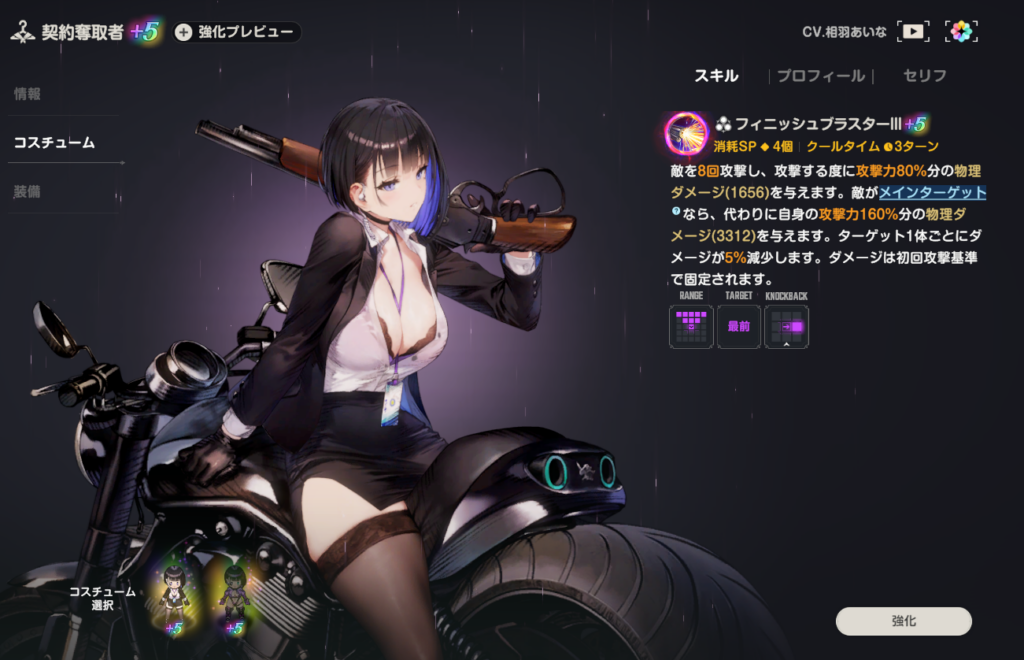Screen dimensions: 1024x660
Task: Open the メインターゲット keyword link
Action: [x=932, y=193]
